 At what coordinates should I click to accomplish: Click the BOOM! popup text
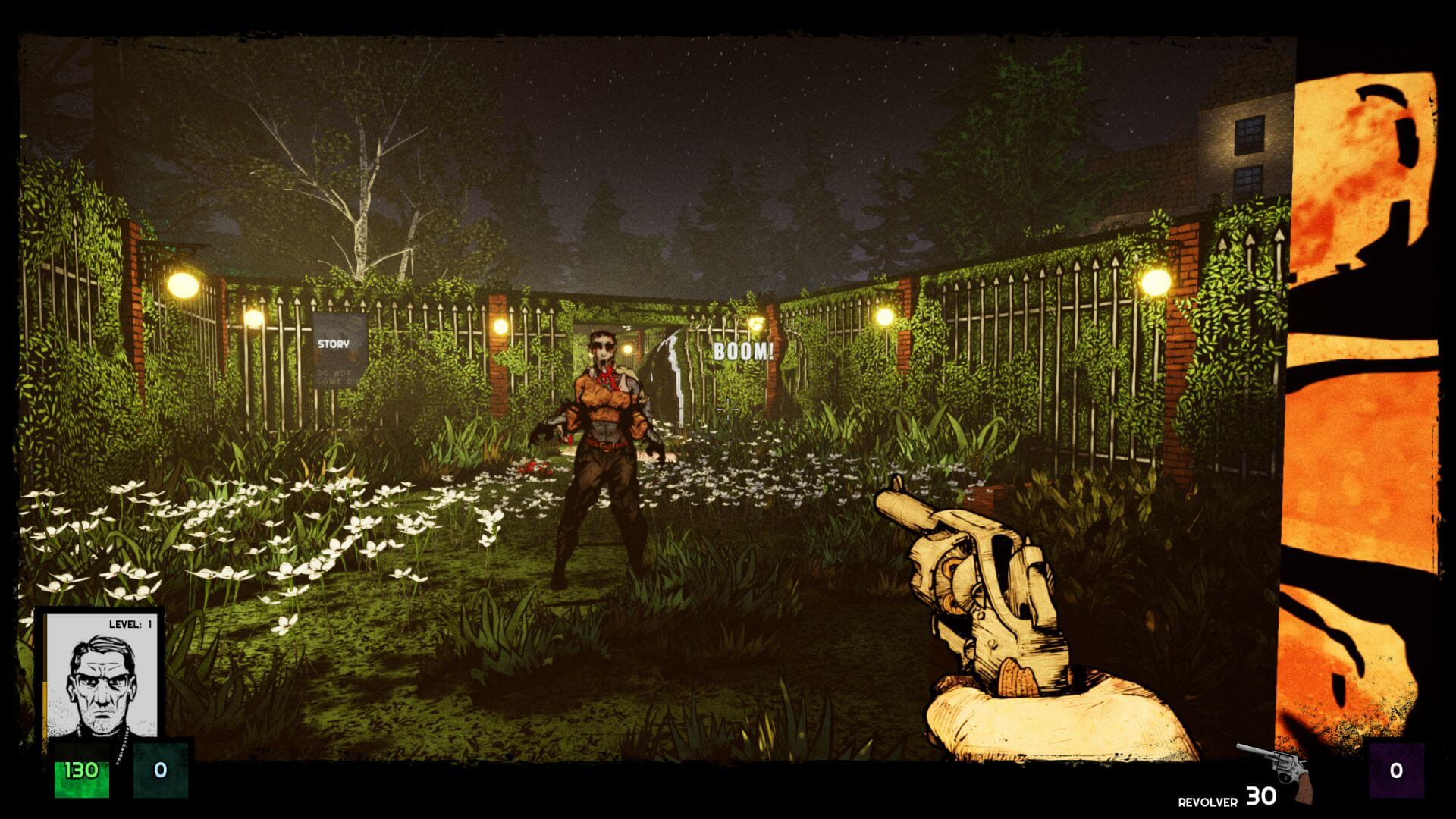coord(742,350)
